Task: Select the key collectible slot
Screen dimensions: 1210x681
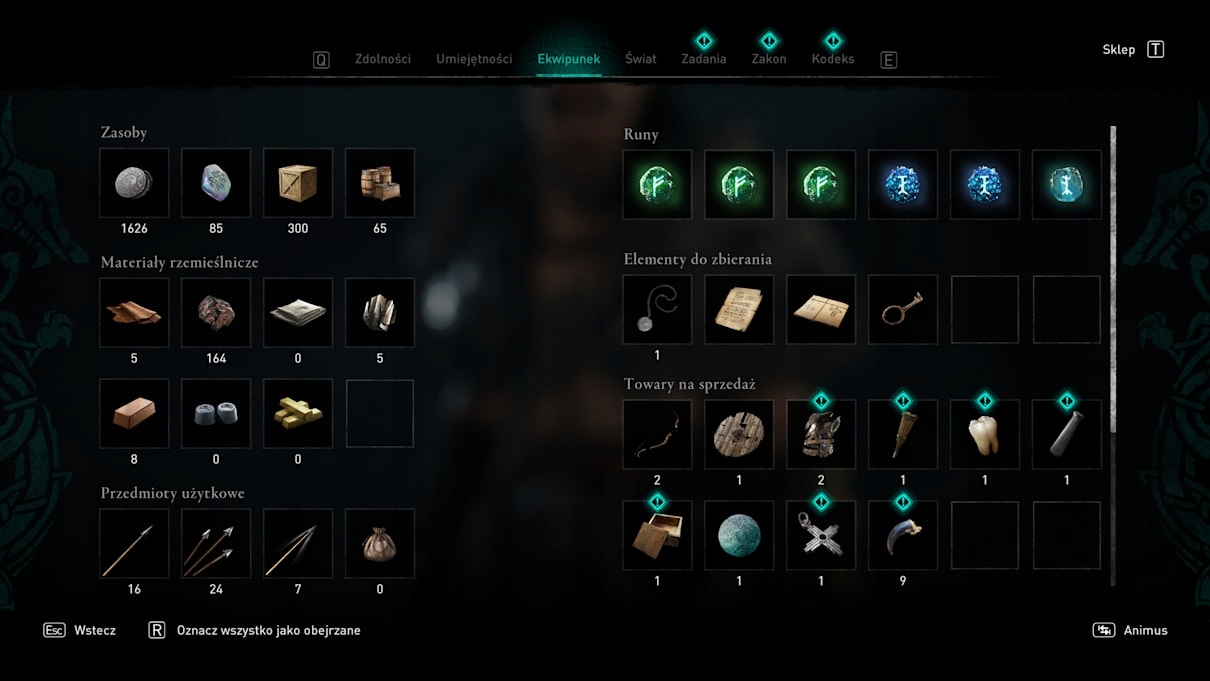Action: 903,310
